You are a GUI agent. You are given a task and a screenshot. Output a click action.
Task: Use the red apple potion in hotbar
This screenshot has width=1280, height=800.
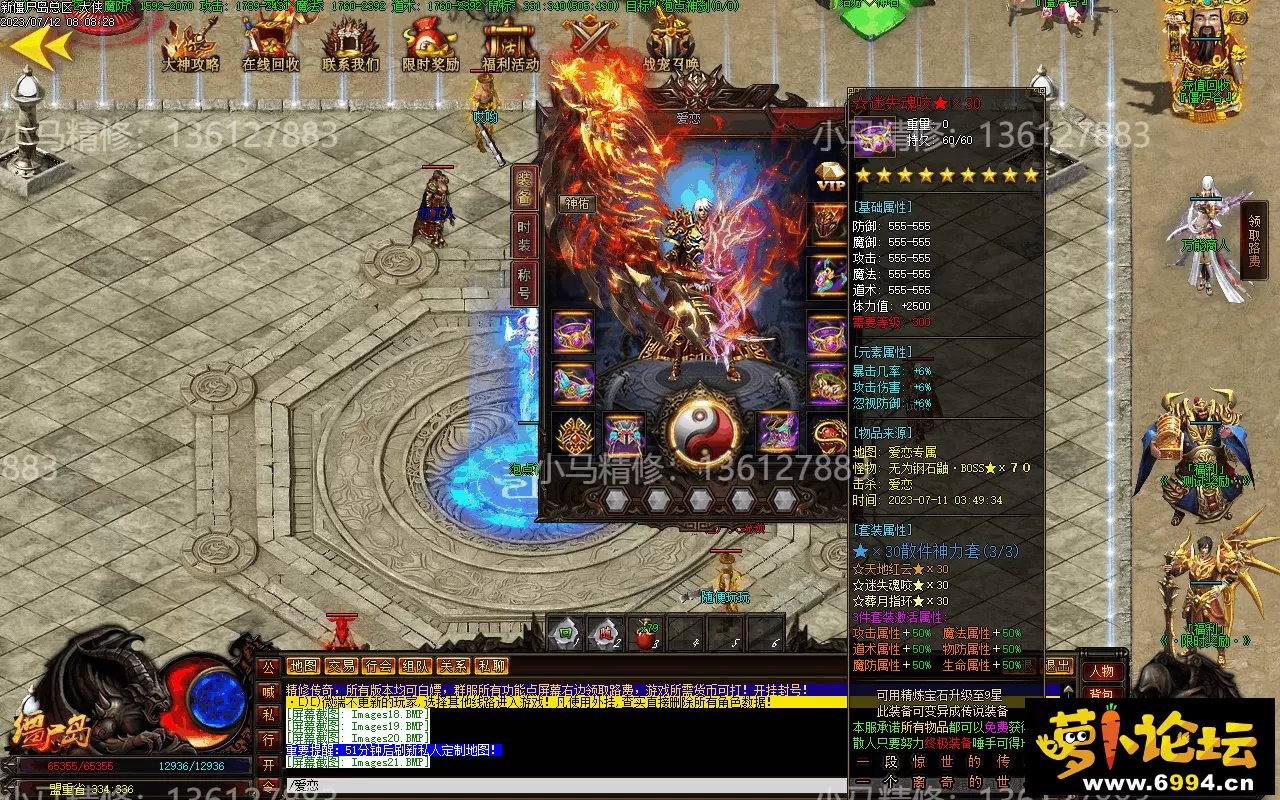click(x=646, y=635)
